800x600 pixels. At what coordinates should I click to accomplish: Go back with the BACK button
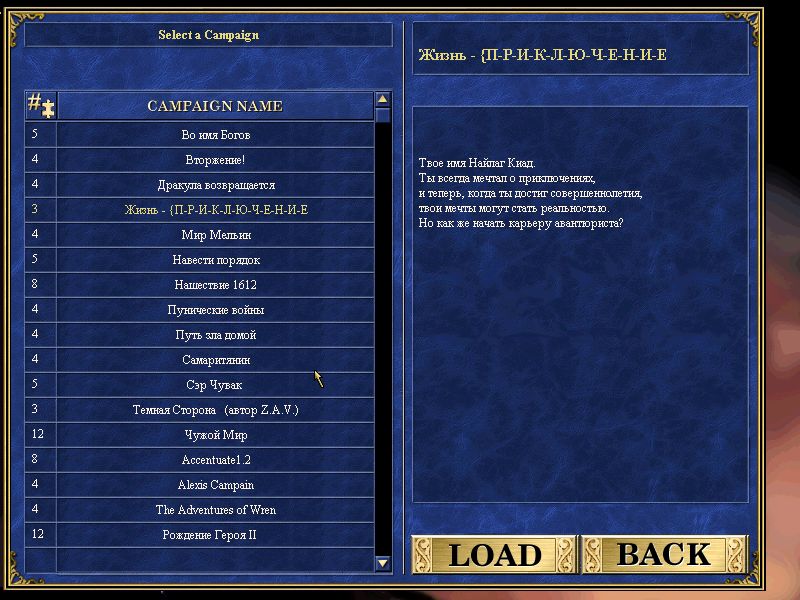pos(664,554)
